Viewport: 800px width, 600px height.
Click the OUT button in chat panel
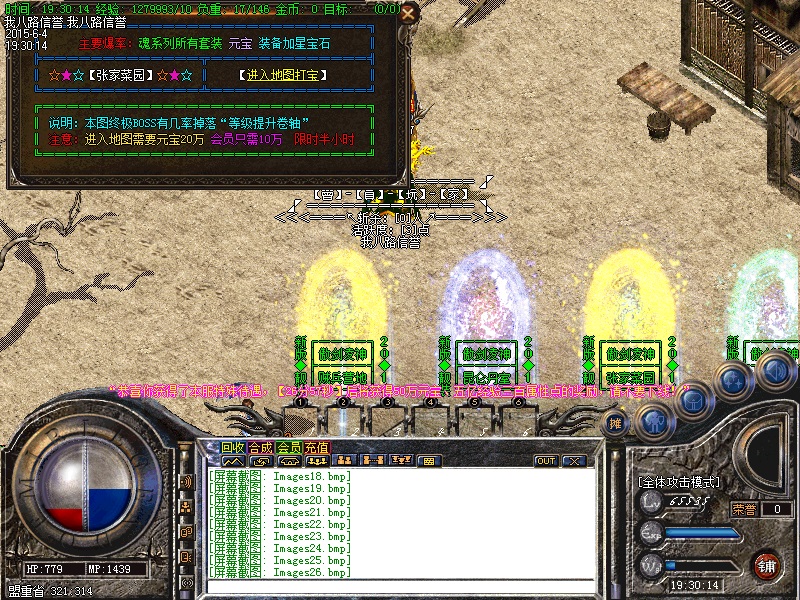point(546,461)
